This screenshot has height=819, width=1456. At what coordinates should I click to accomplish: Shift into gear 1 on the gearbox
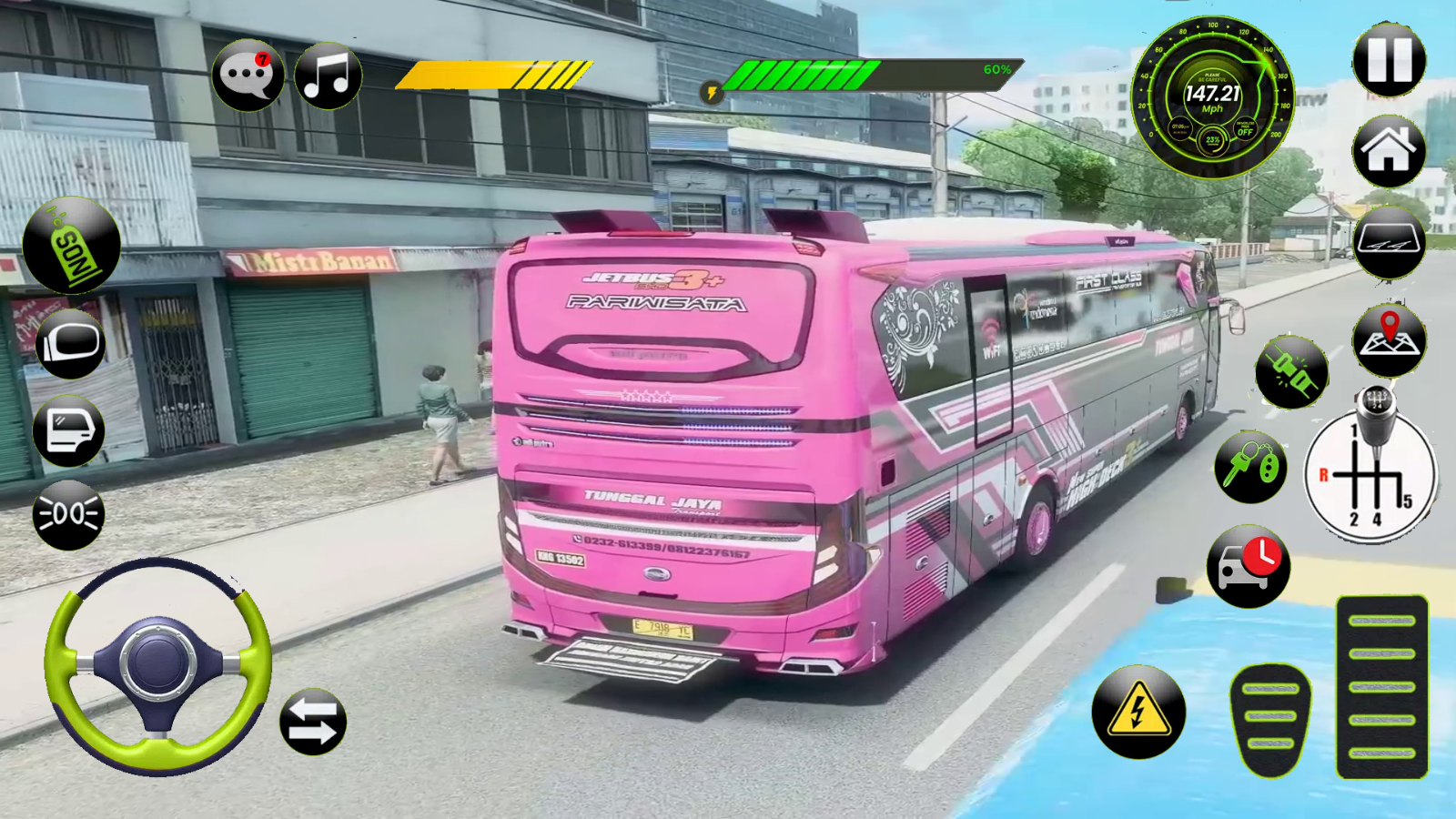click(x=1356, y=430)
